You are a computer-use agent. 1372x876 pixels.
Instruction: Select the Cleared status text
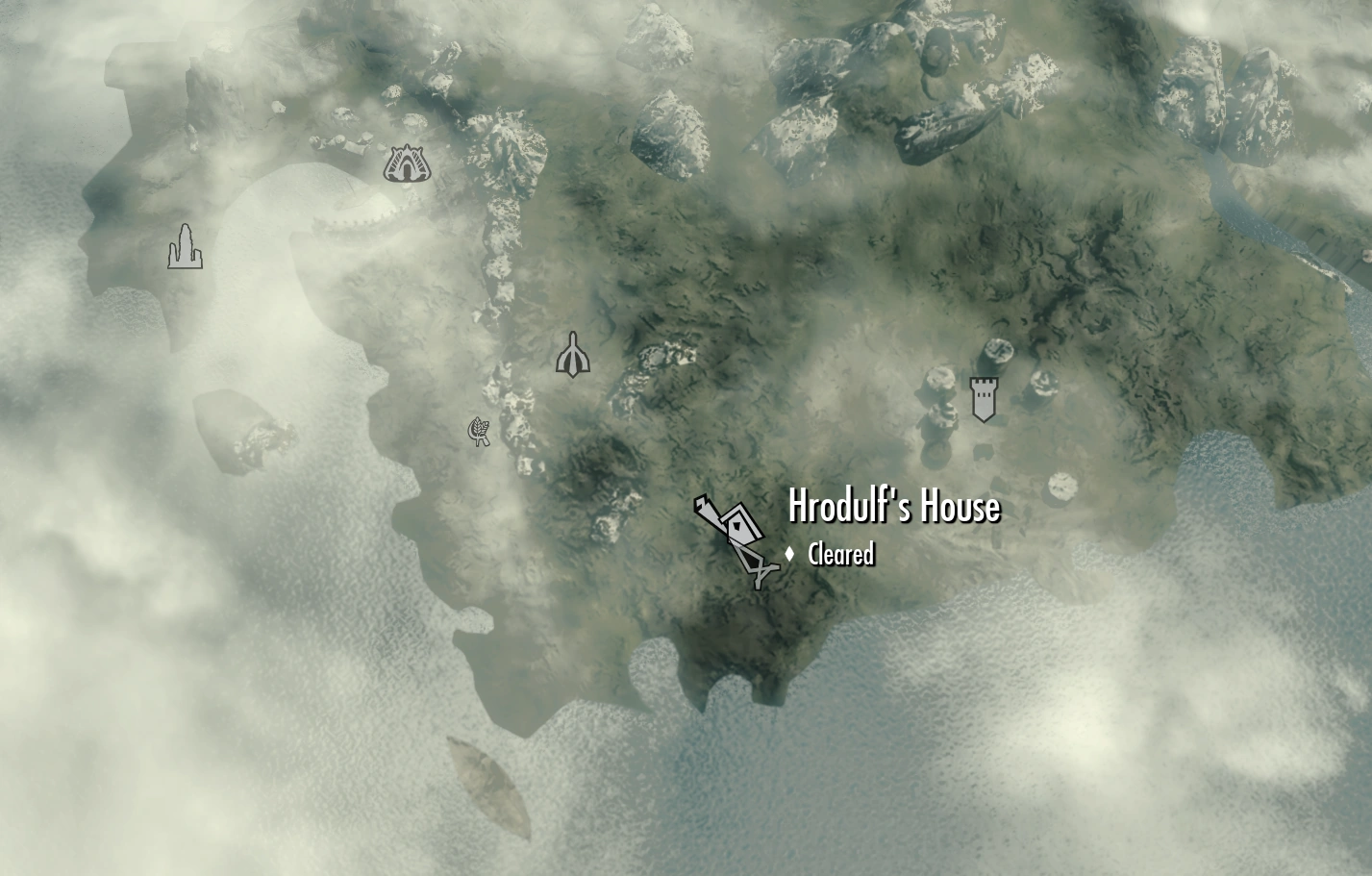[840, 554]
